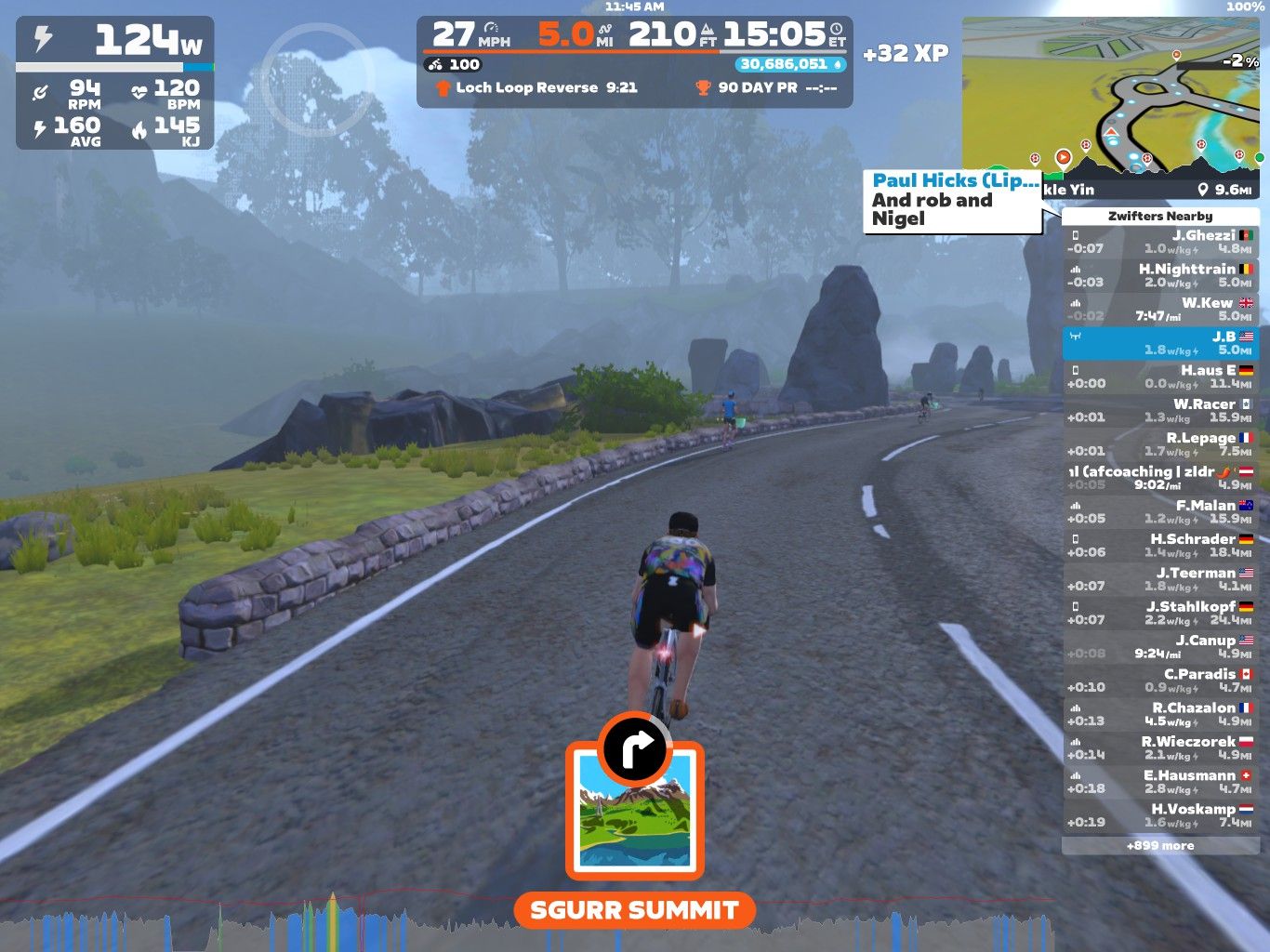View H.Schrader's rider entry
This screenshot has height=952, width=1270.
1160,545
